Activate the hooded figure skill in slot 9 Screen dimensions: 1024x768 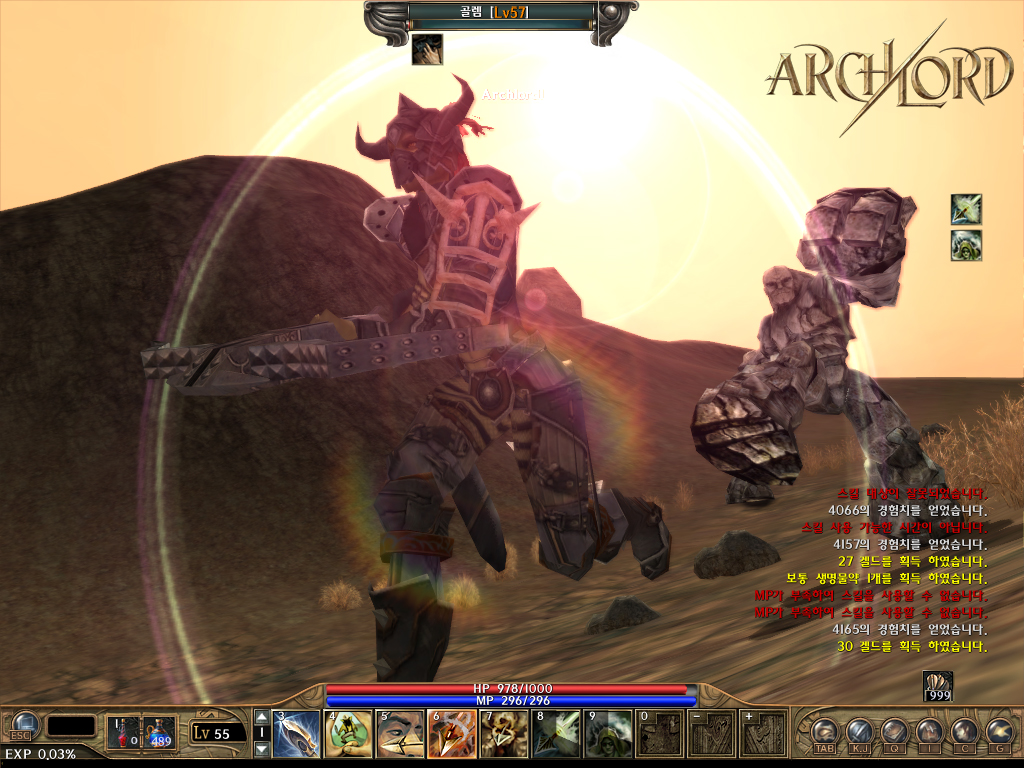pyautogui.click(x=608, y=733)
